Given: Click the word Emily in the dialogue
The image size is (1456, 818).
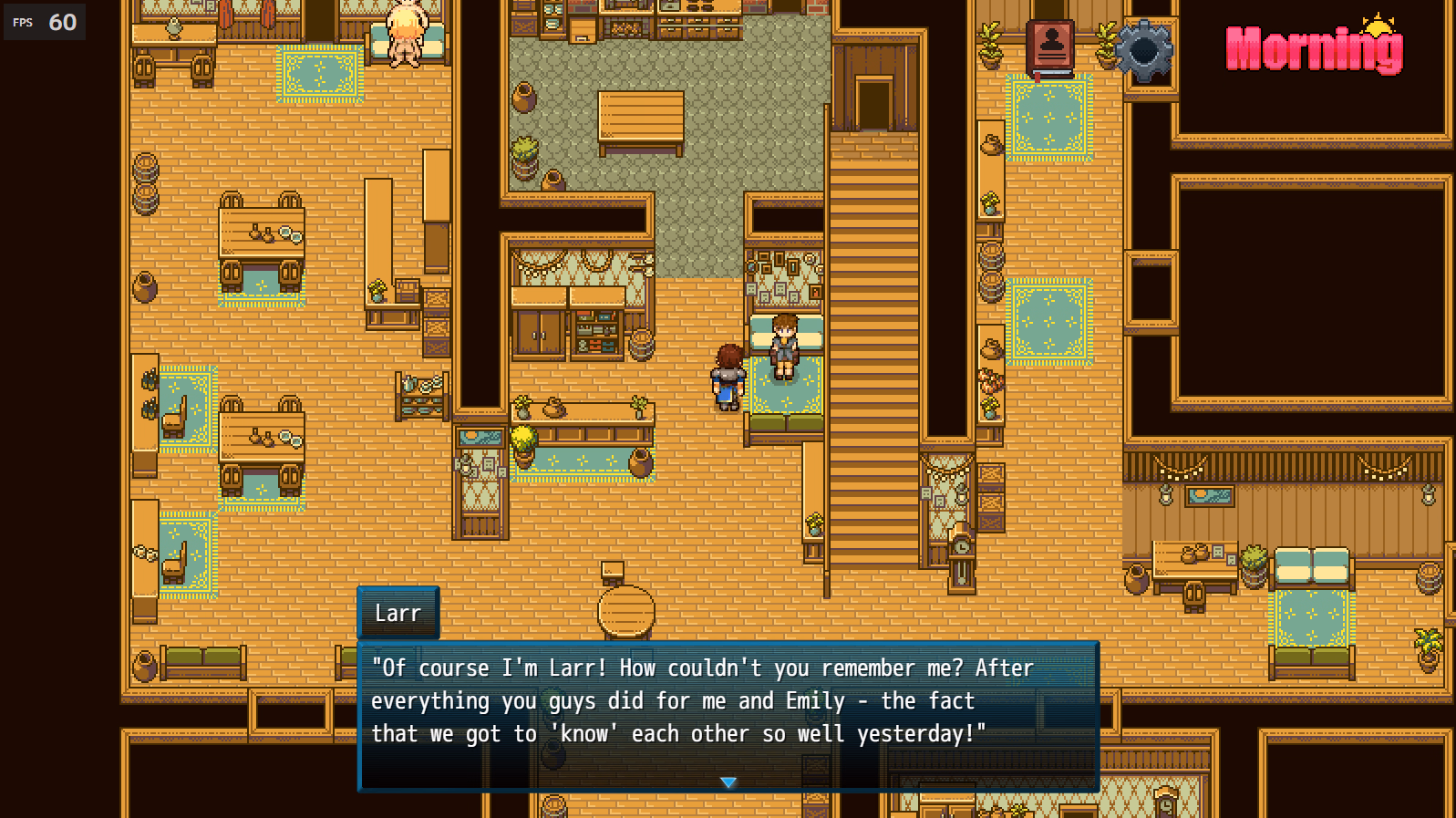Looking at the screenshot, I should (x=816, y=700).
